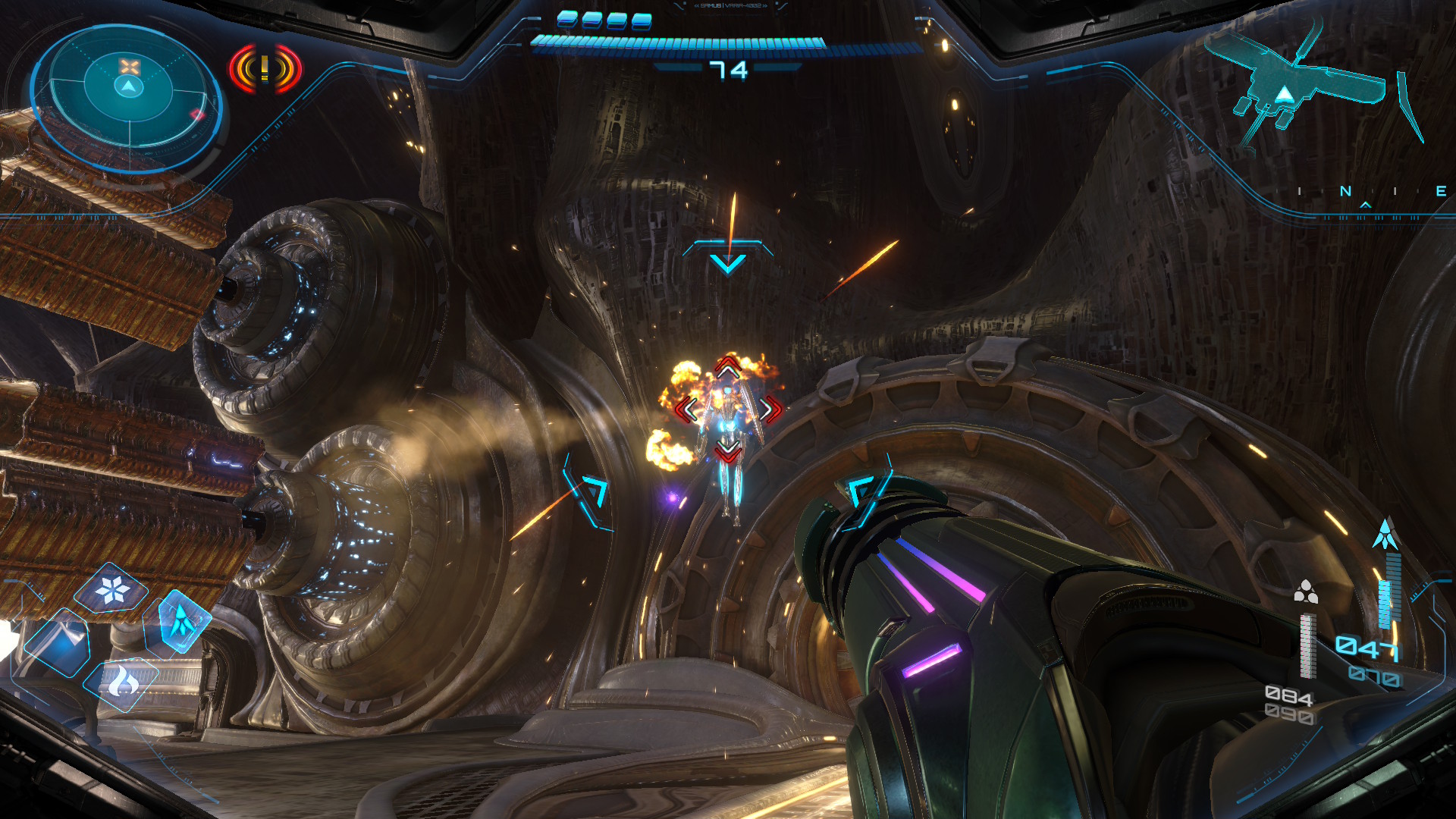
Task: Choose the highlighted missile weapon icon
Action: pos(181,621)
